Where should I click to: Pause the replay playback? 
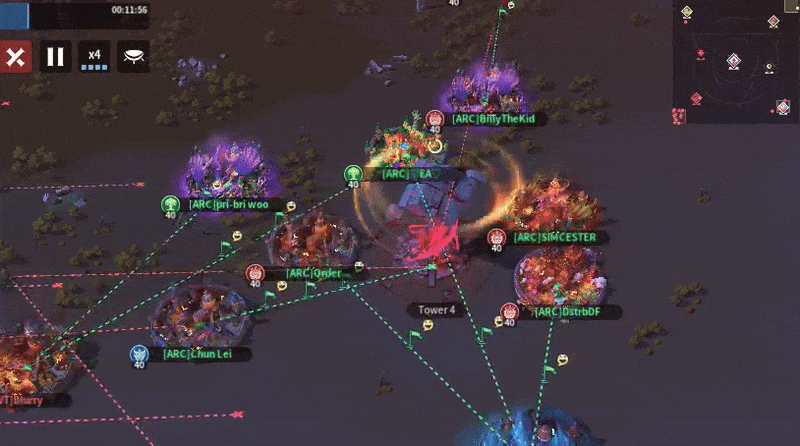click(x=55, y=57)
